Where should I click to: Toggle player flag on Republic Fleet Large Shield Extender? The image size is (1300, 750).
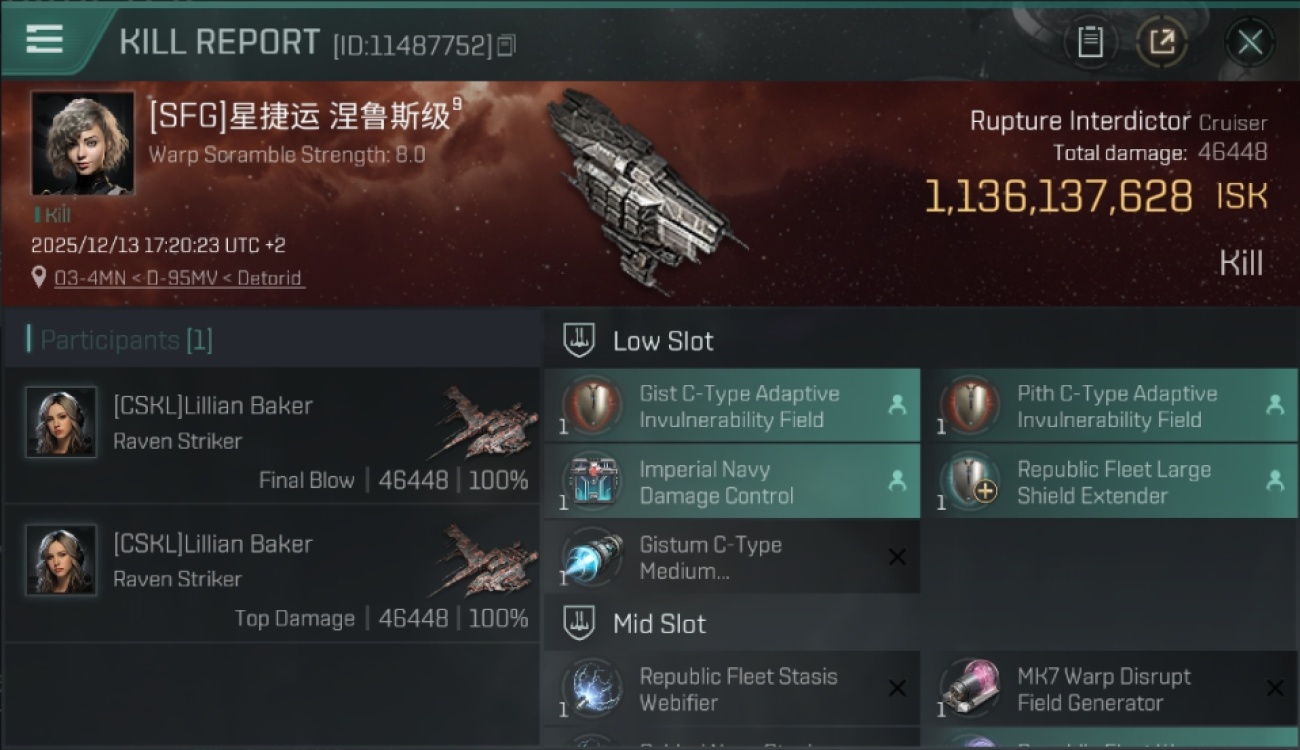1276,481
